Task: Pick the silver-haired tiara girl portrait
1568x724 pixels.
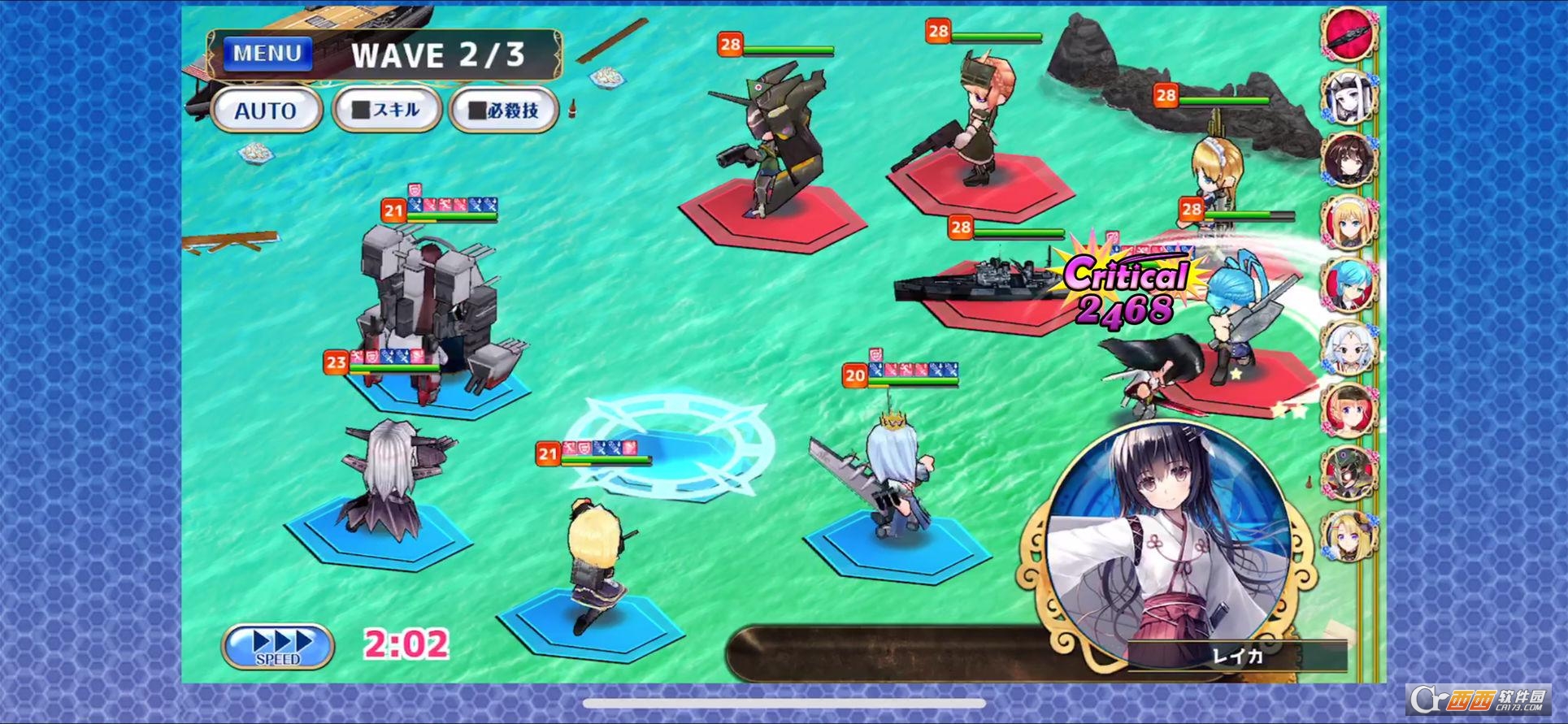Action: [1349, 347]
